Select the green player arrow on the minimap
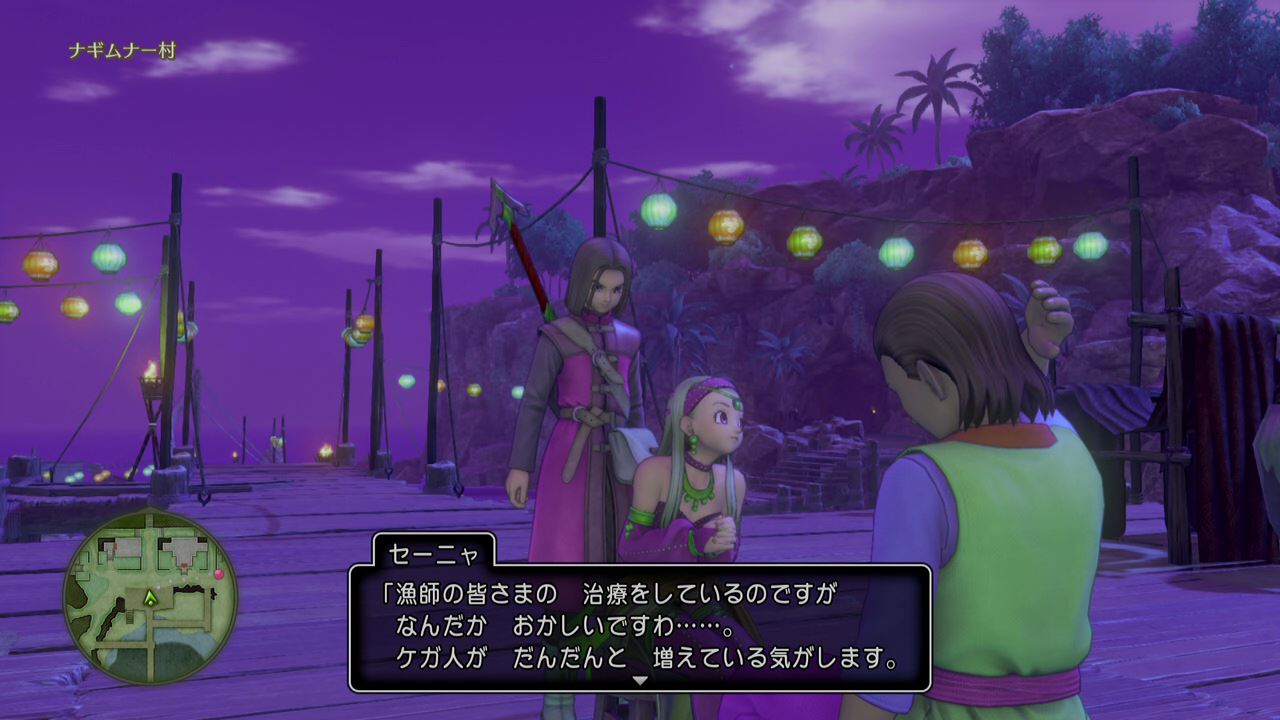Image resolution: width=1280 pixels, height=720 pixels. tap(151, 598)
